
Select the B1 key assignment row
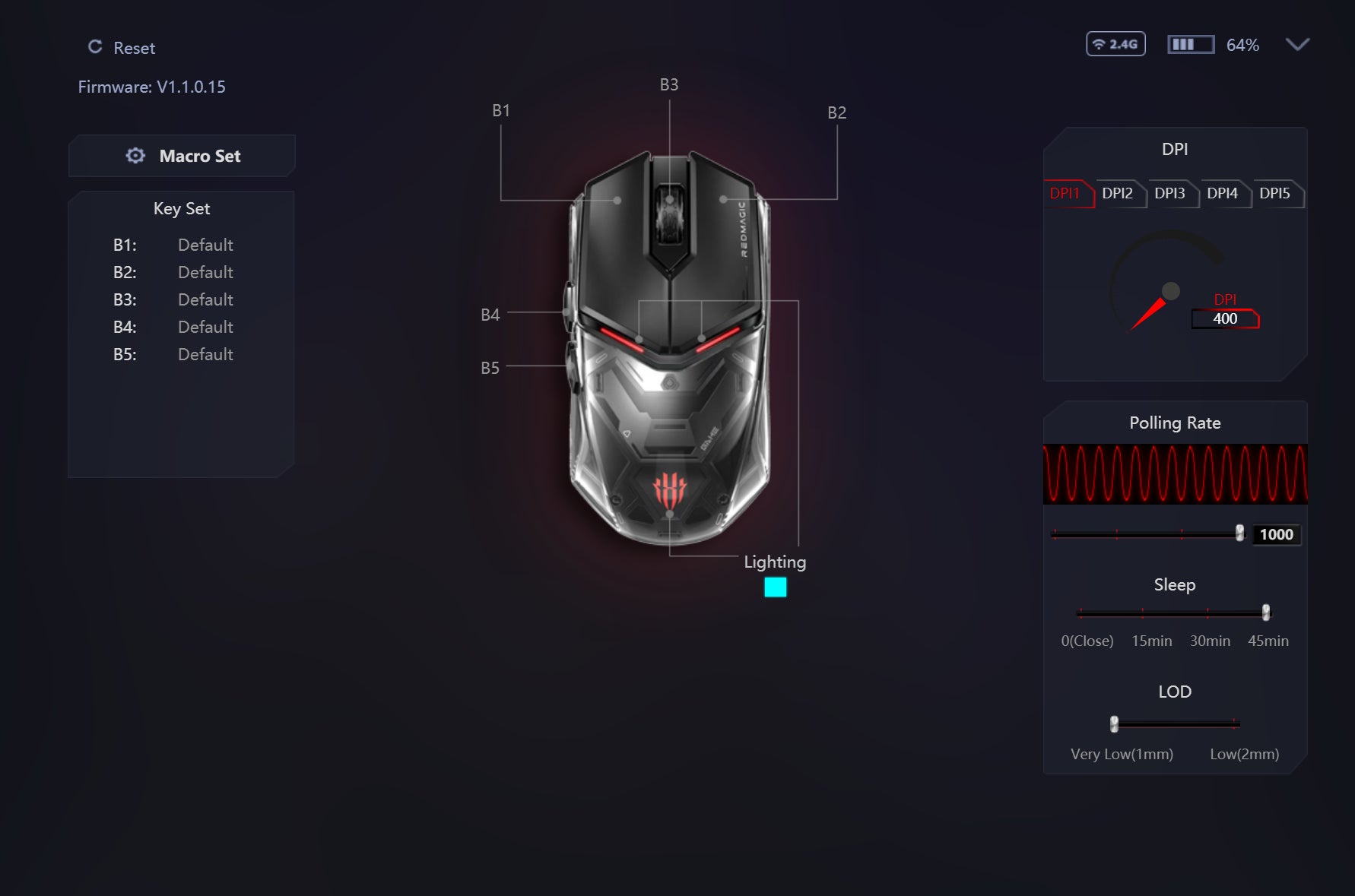click(x=173, y=245)
